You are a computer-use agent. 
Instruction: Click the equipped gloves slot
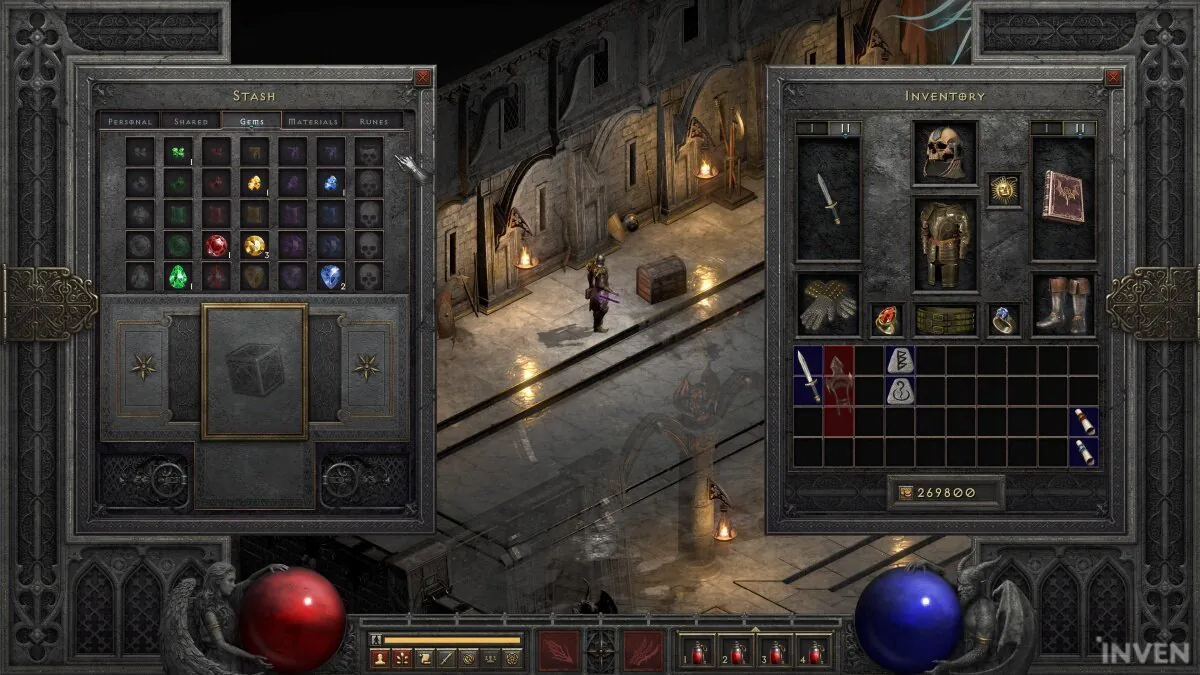click(828, 305)
